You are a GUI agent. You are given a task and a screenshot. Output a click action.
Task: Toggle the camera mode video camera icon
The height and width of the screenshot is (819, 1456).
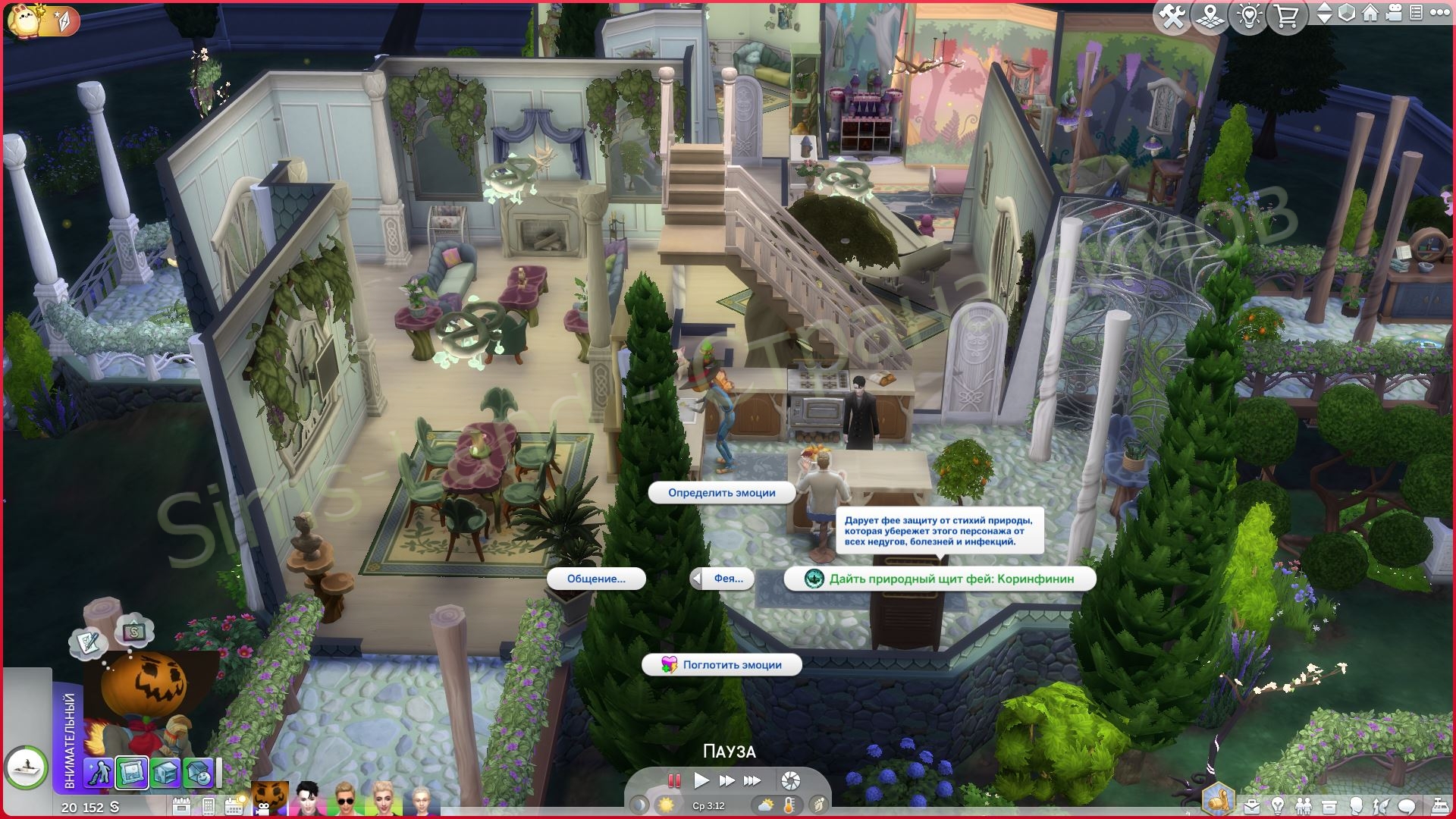pyautogui.click(x=1394, y=14)
